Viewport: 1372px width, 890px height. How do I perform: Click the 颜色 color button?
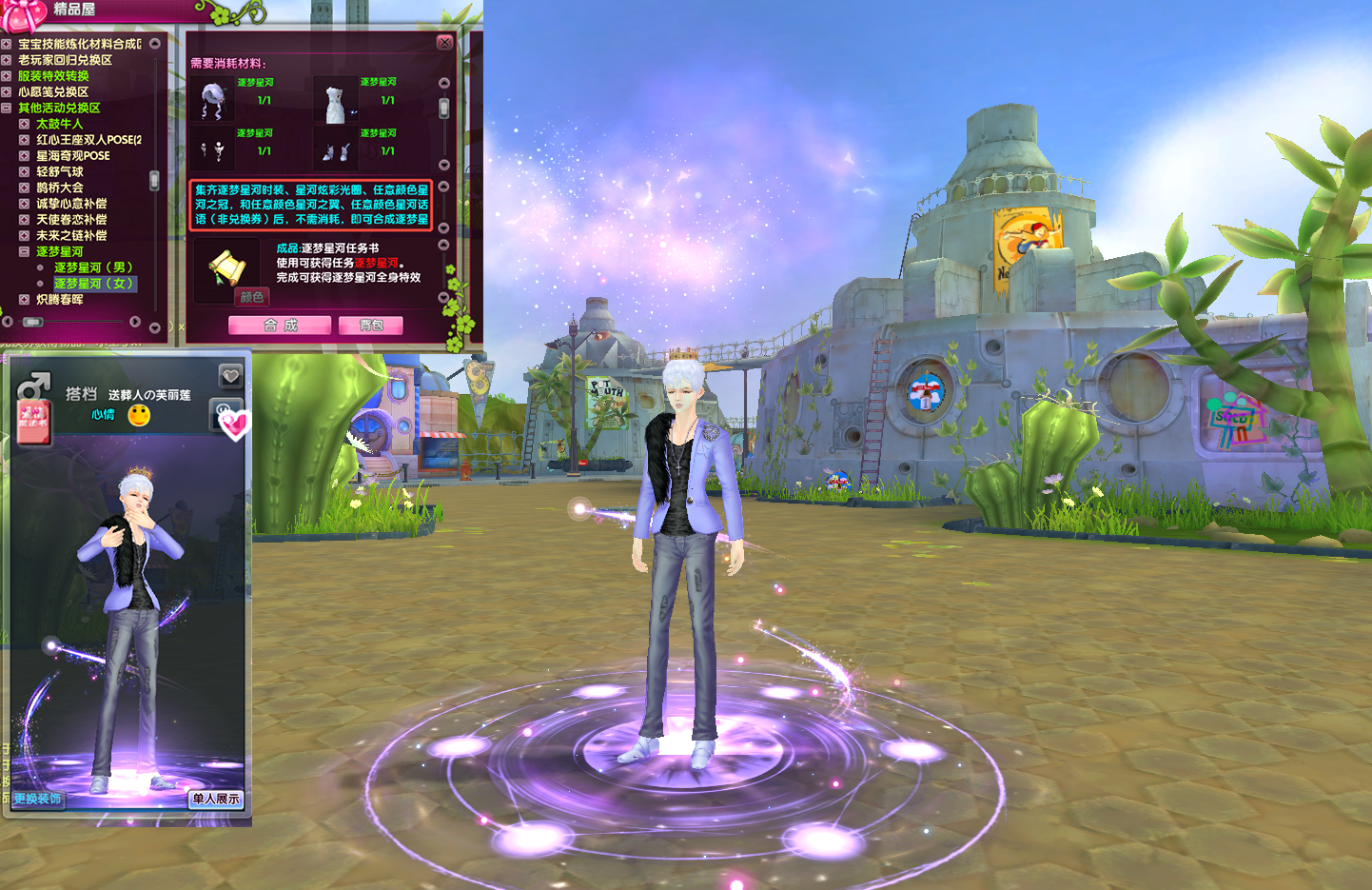(252, 297)
